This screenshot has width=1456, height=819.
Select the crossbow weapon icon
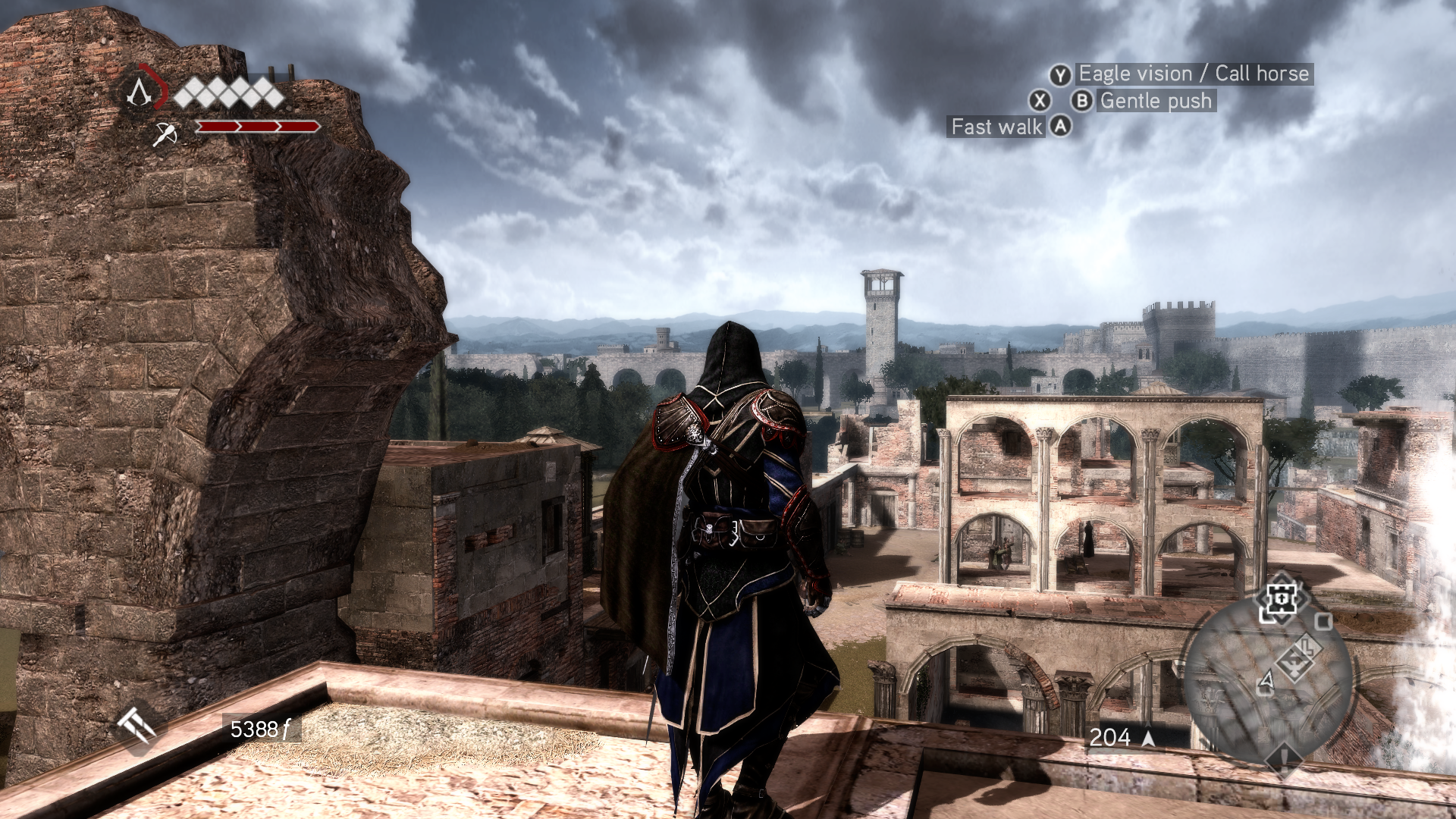click(165, 134)
